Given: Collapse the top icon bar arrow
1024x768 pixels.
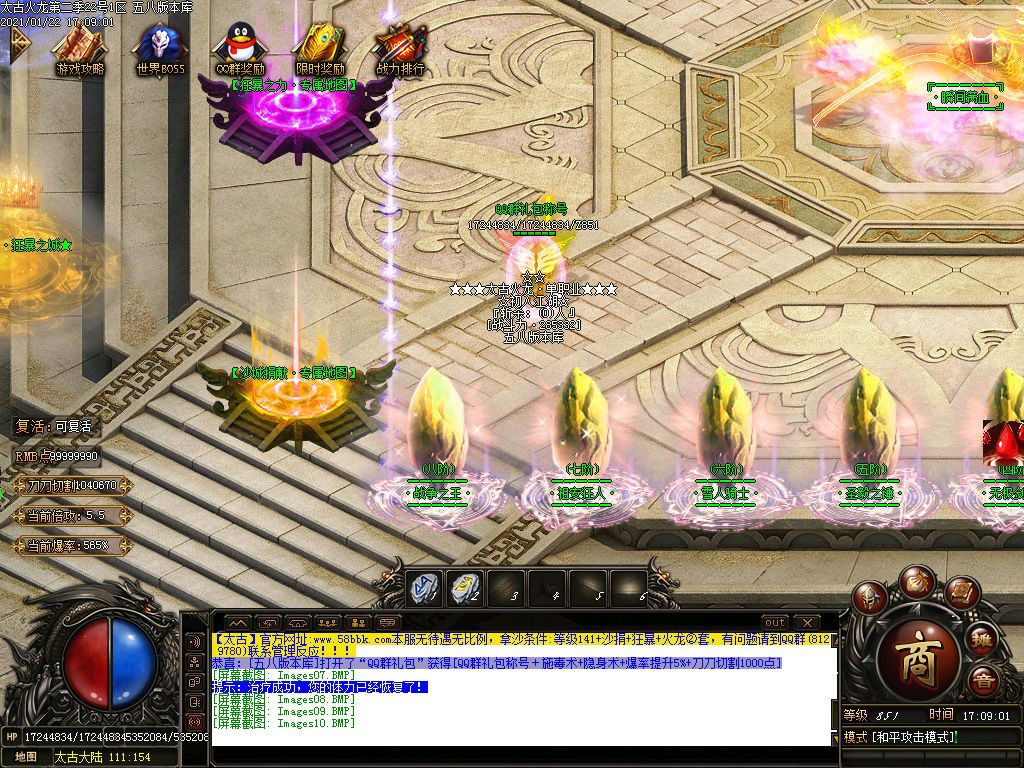Looking at the screenshot, I should tap(17, 41).
